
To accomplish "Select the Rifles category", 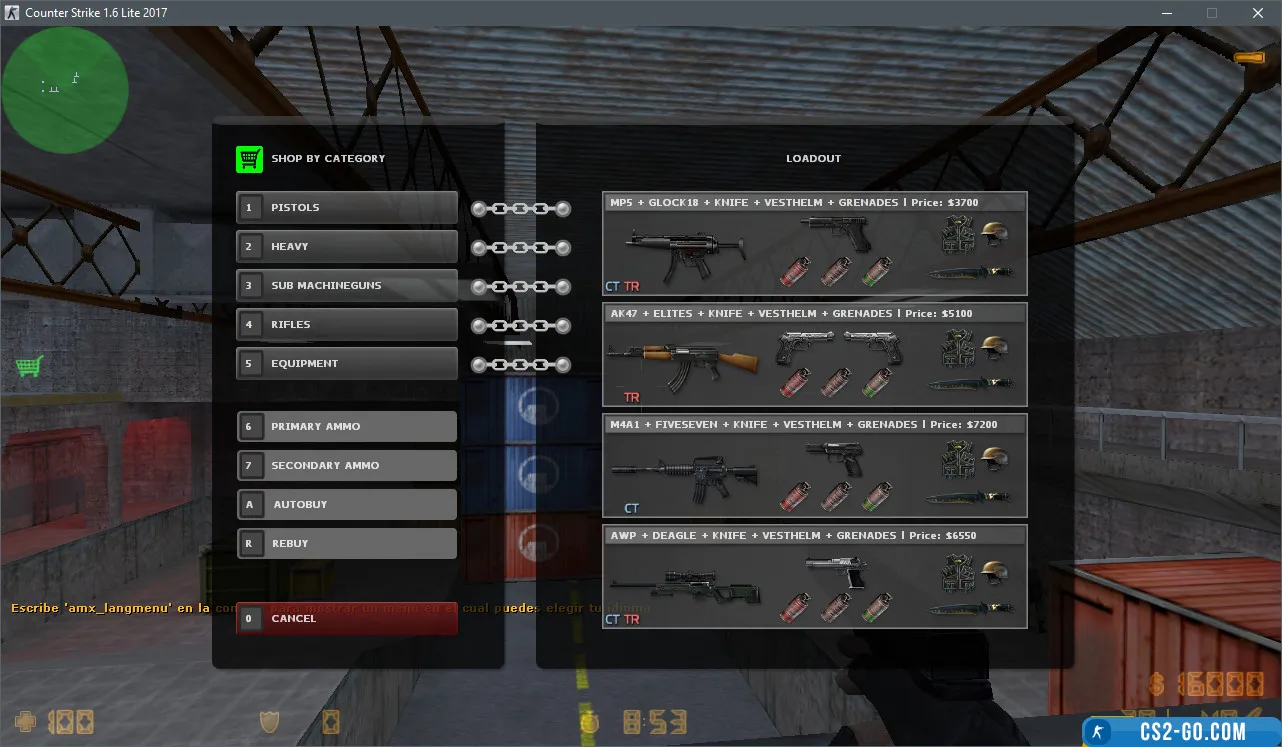I will click(347, 325).
